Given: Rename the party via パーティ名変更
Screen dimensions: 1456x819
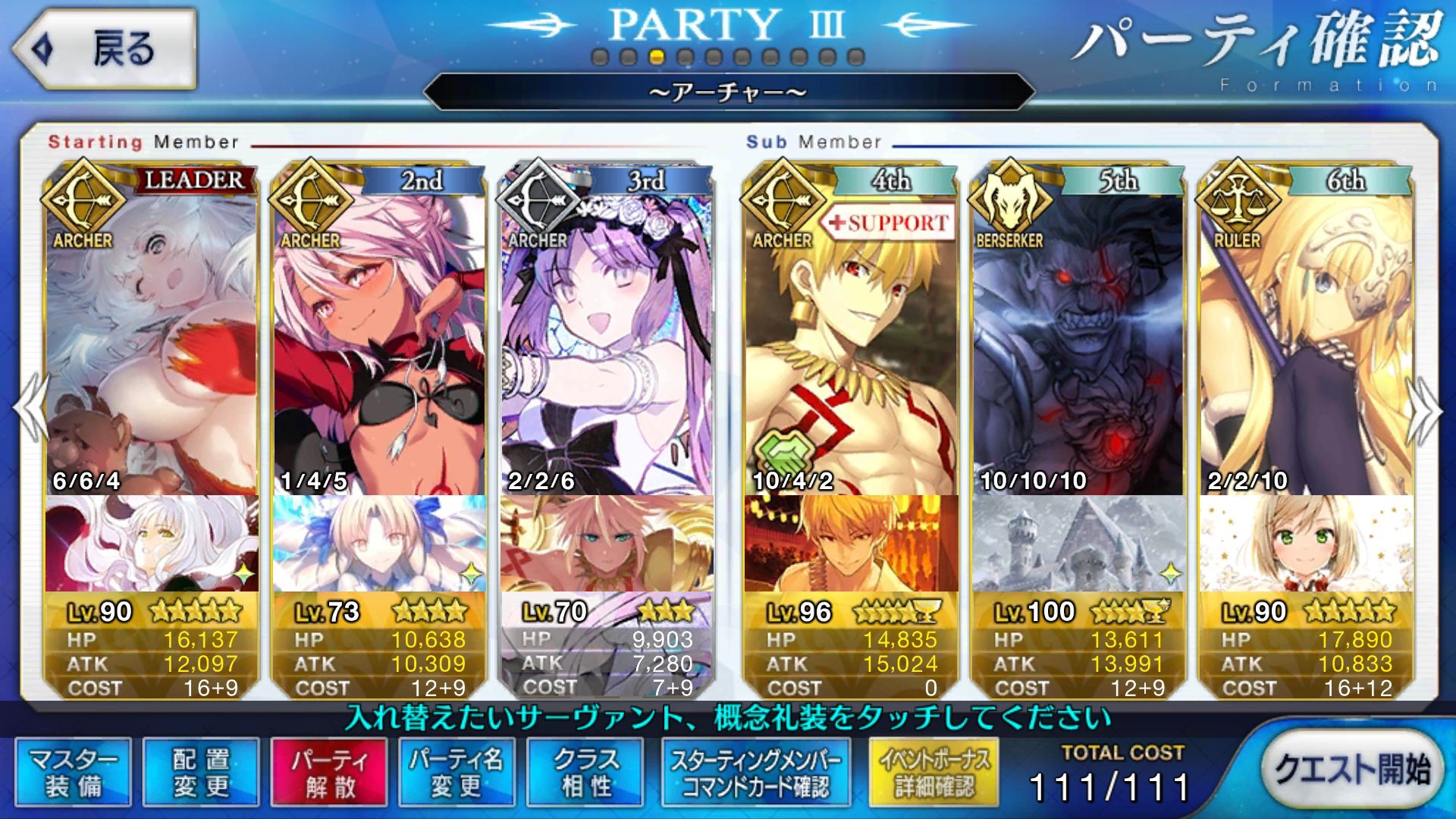Looking at the screenshot, I should 457,773.
